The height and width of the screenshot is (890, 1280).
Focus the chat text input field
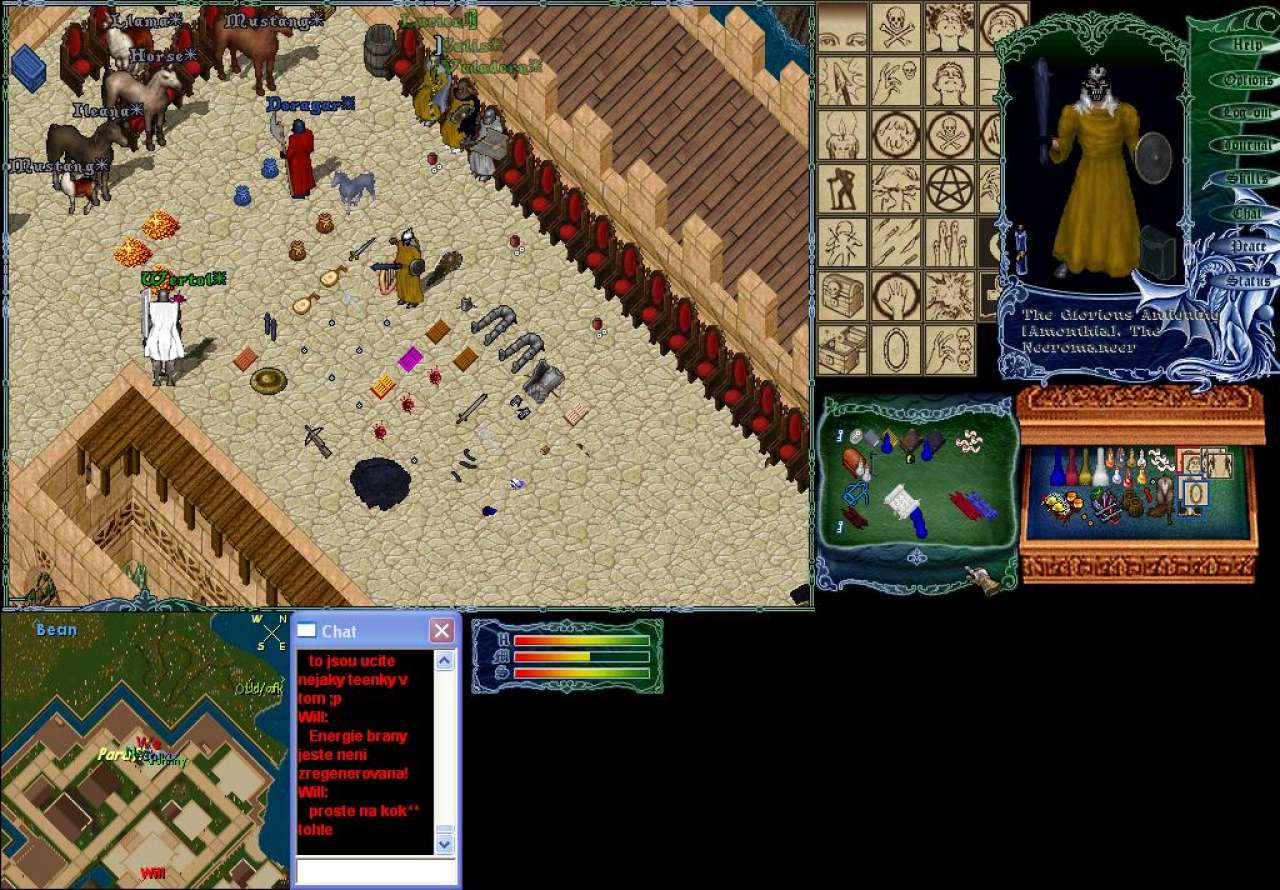[x=375, y=872]
